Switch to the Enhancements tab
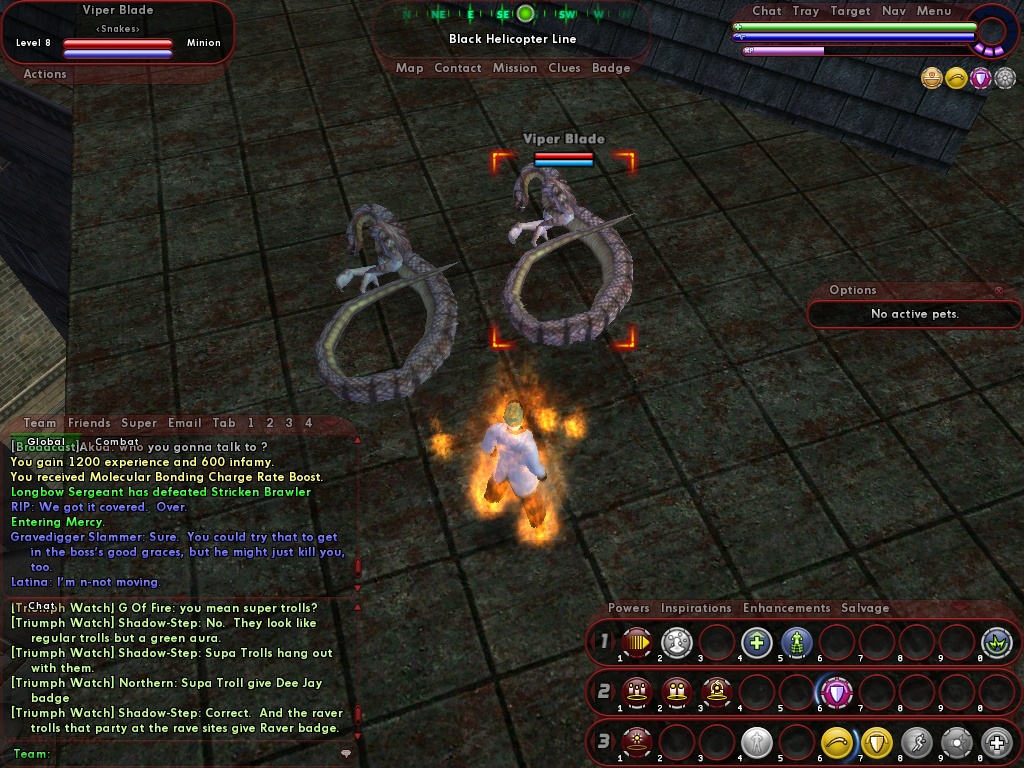Viewport: 1024px width, 768px height. click(x=786, y=608)
